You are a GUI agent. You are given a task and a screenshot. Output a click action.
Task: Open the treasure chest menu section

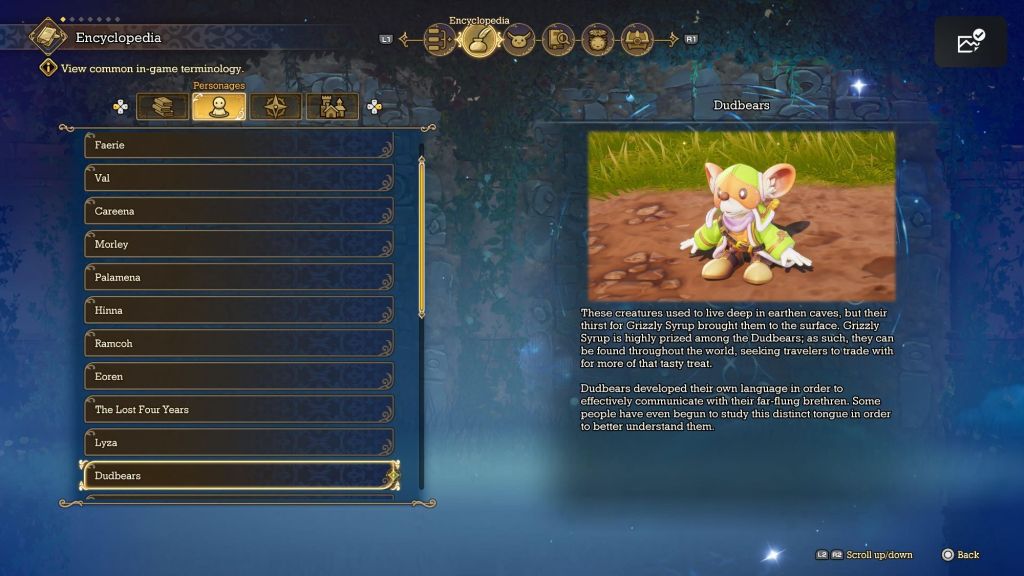tap(637, 40)
